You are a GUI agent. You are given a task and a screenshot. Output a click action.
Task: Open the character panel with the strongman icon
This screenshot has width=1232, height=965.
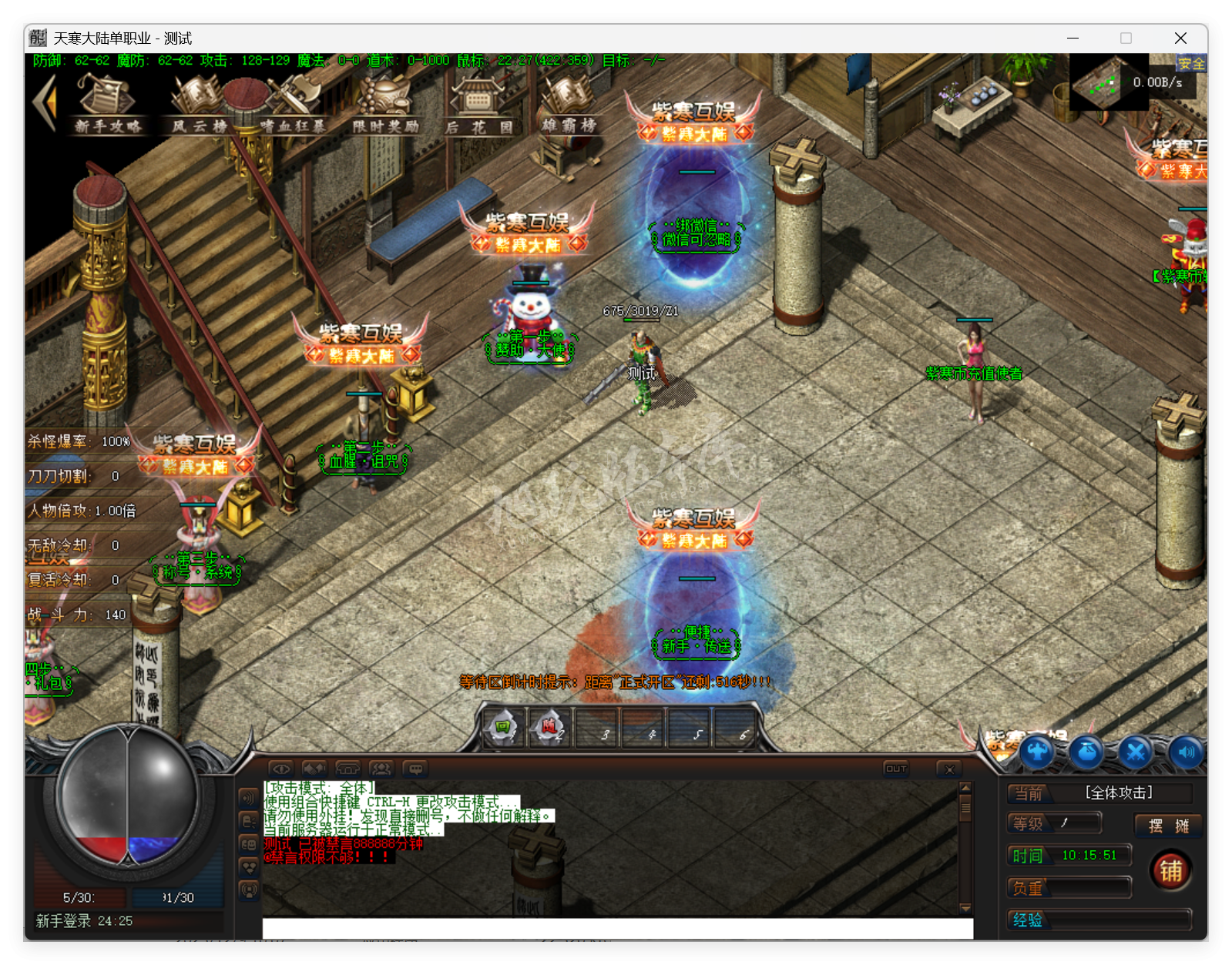1038,752
